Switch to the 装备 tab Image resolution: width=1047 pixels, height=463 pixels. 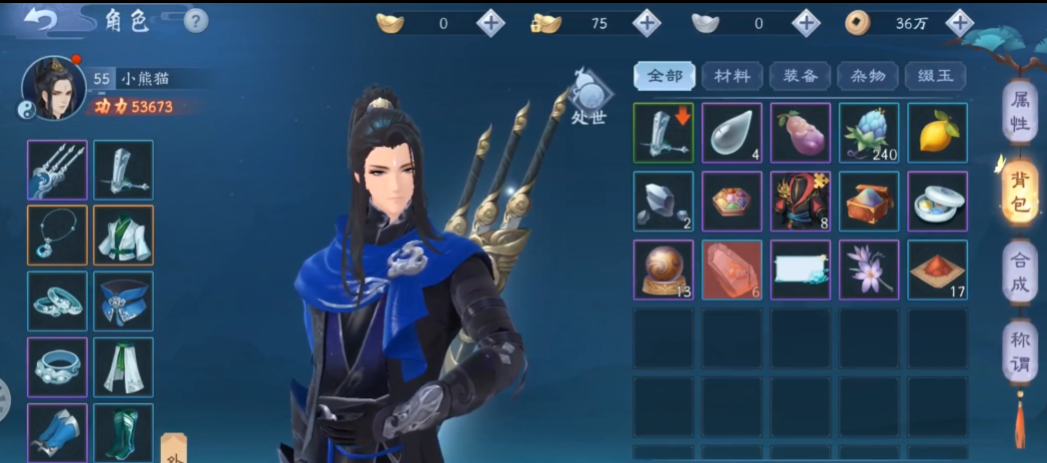(800, 75)
